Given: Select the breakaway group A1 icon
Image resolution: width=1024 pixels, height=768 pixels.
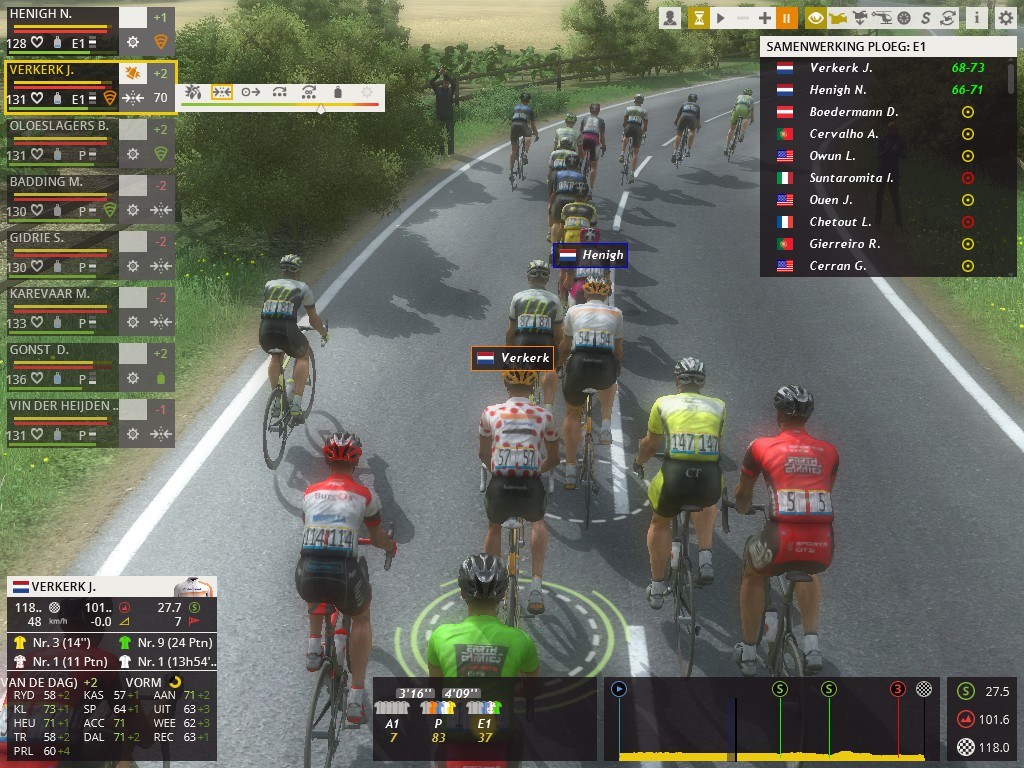Looking at the screenshot, I should tap(392, 708).
